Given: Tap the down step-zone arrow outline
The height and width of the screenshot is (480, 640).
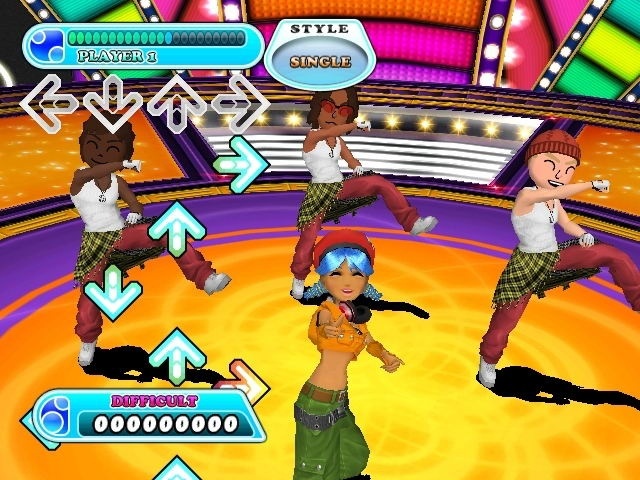Looking at the screenshot, I should click(x=111, y=102).
